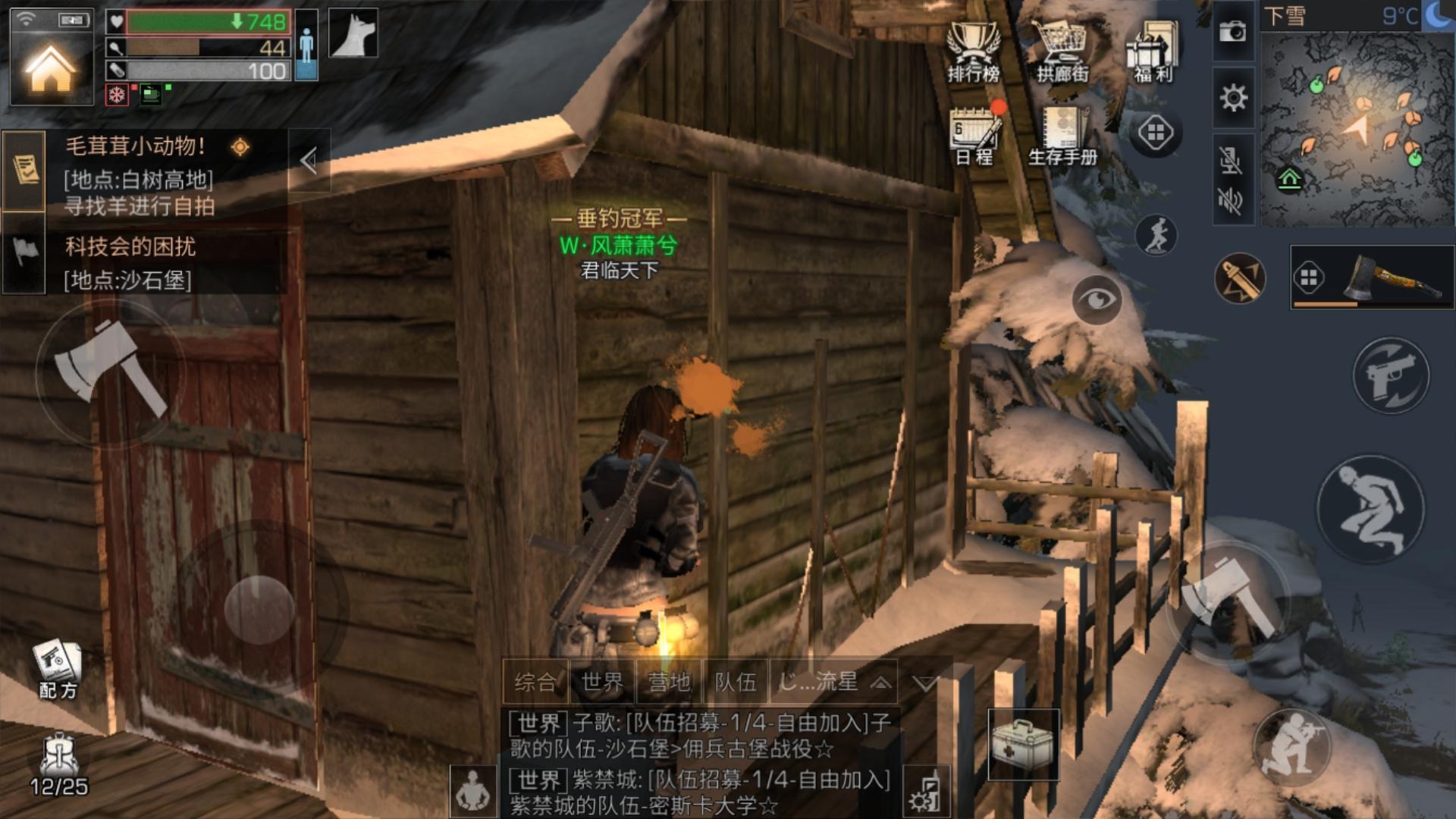Switch to the 营地 chat tab
The height and width of the screenshot is (819, 1456).
point(669,682)
